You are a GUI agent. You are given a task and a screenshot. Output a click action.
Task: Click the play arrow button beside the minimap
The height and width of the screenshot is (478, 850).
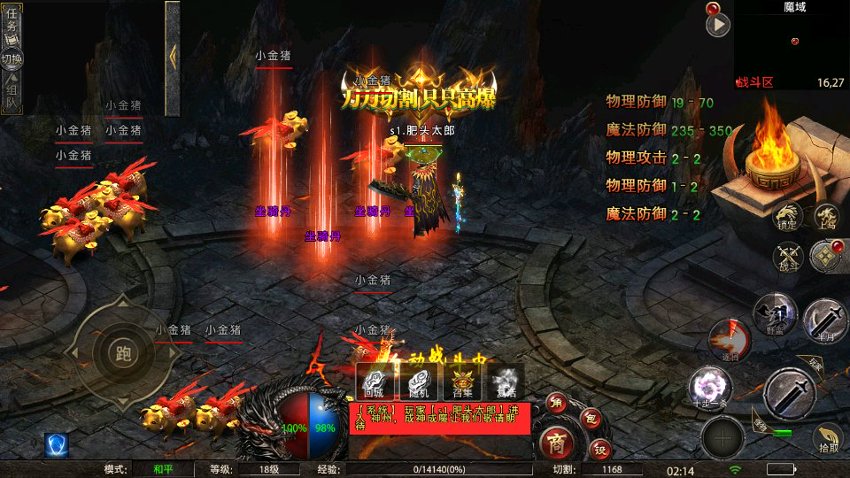(717, 24)
